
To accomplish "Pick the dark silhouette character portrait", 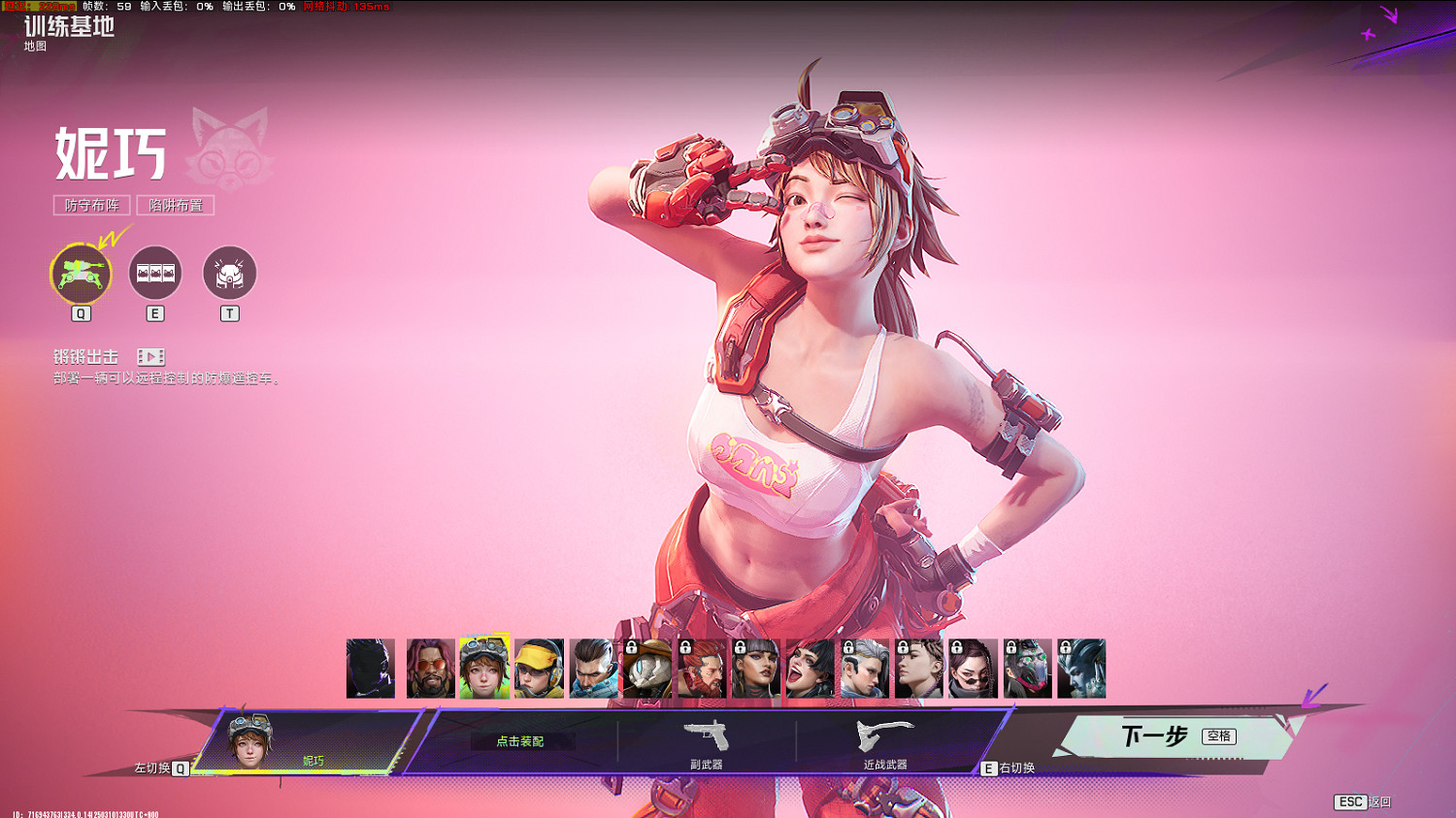I will 371,669.
